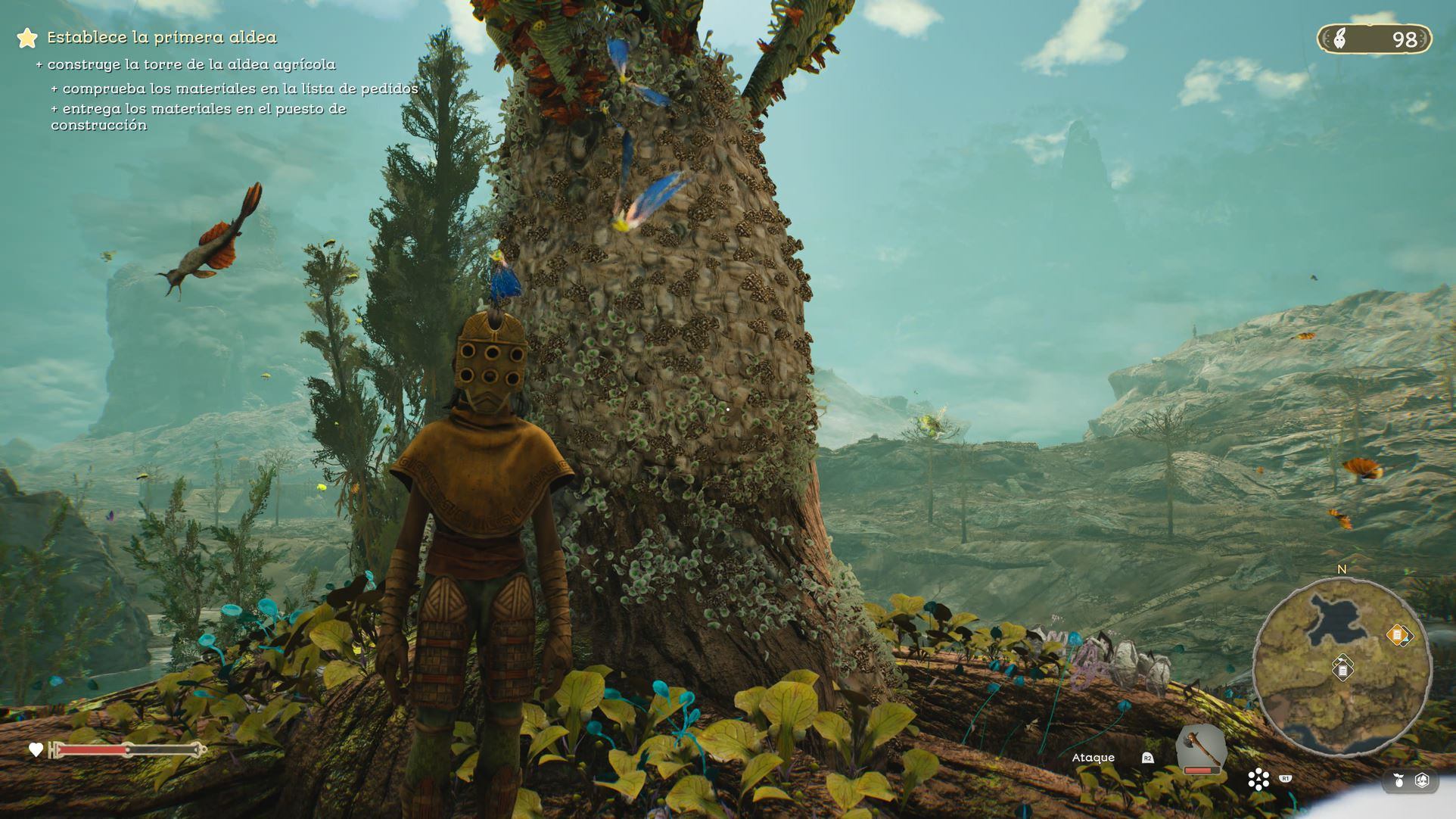The height and width of the screenshot is (819, 1456).
Task: Click the objective about the 'lista de pedidos'
Action: click(x=239, y=89)
